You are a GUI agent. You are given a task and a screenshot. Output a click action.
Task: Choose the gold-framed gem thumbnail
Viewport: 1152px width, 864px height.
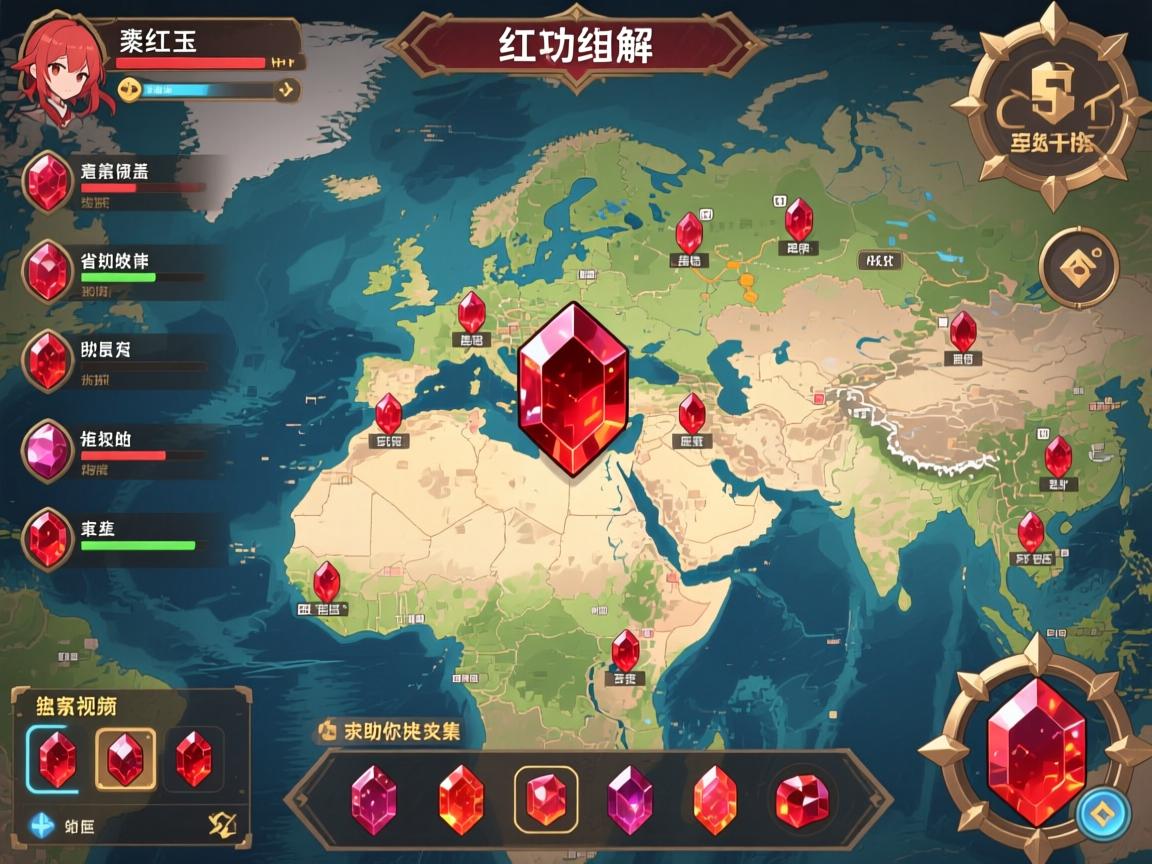point(125,760)
